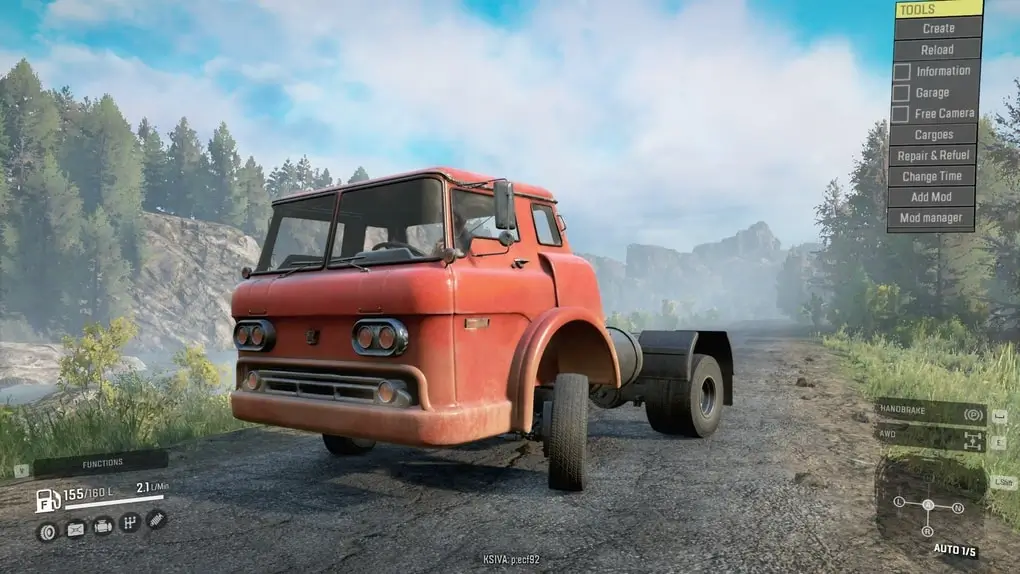Select the wheel damage status icon

tap(46, 531)
